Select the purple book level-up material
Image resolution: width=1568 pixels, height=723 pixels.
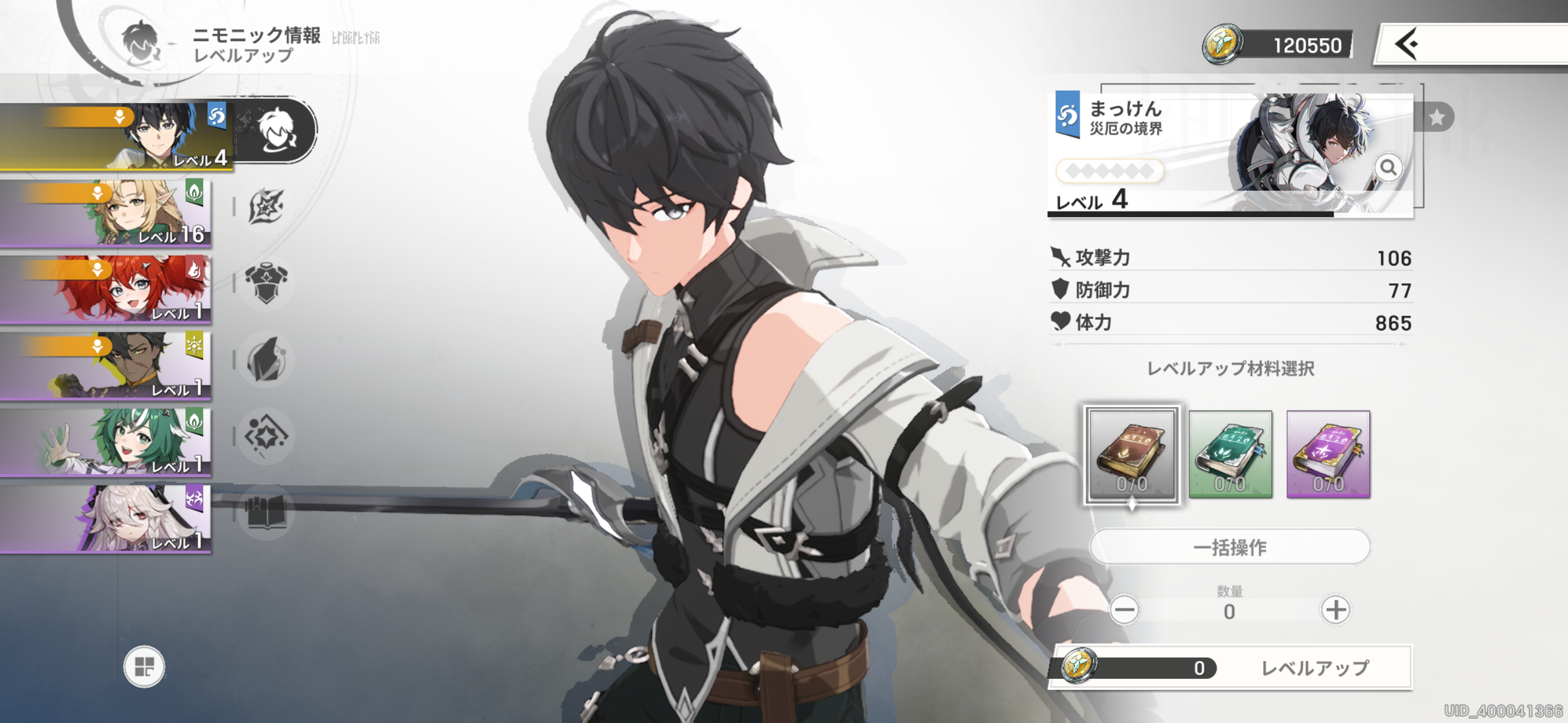(x=1328, y=454)
